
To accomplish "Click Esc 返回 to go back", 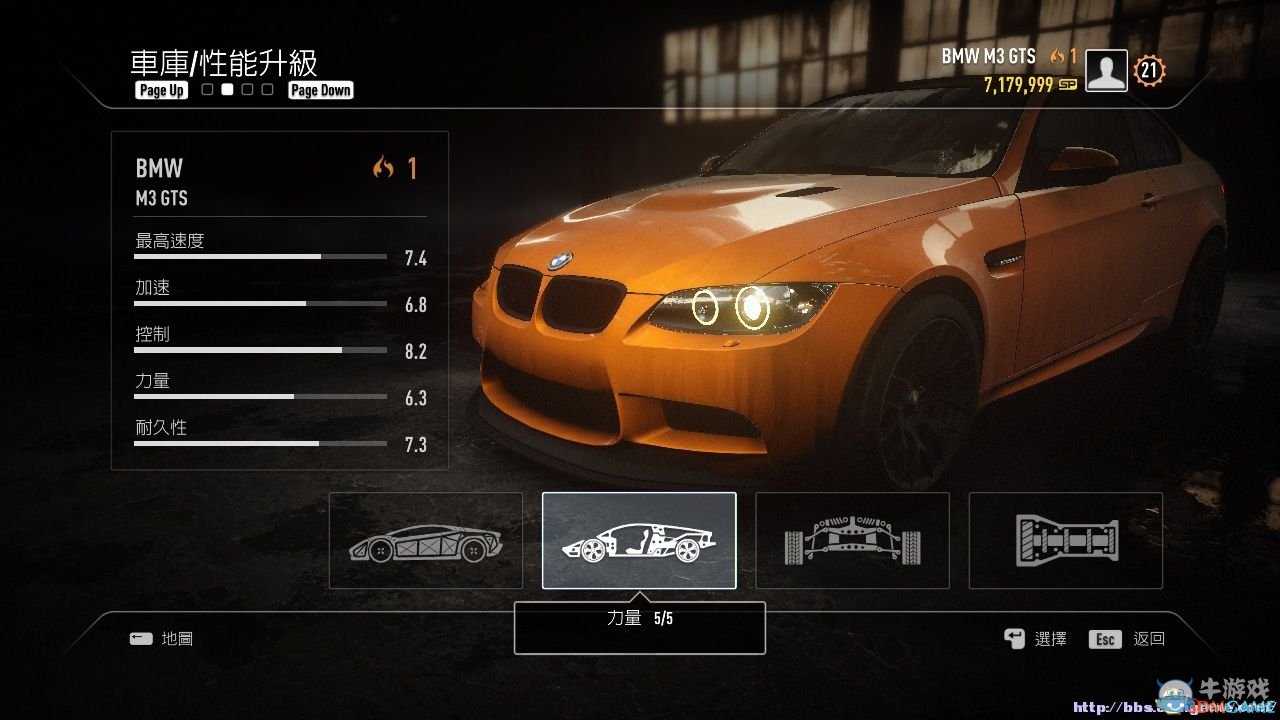I will click(1125, 638).
